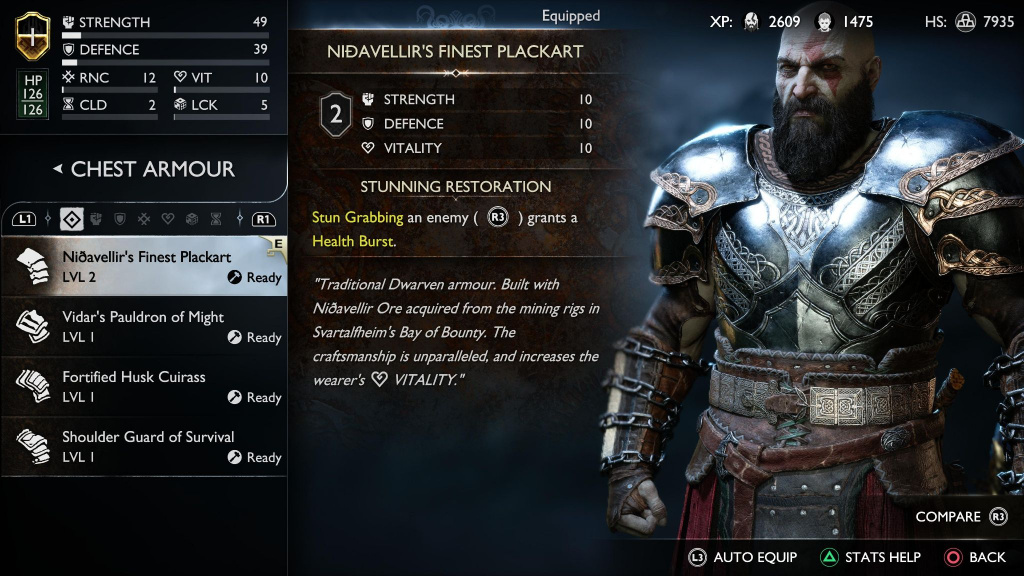This screenshot has height=576, width=1024.
Task: Switch to the Vitality heart filter tab
Action: (168, 219)
